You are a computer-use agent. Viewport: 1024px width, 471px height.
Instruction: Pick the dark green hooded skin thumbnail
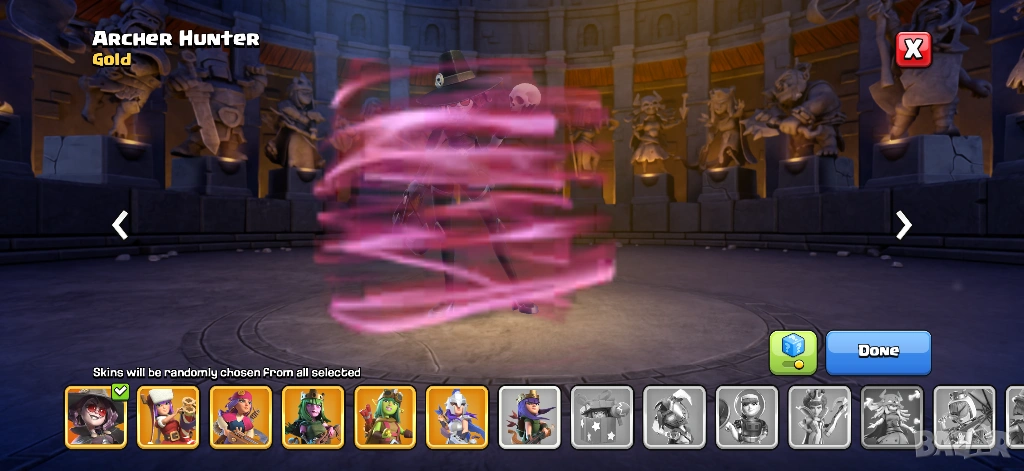(313, 416)
